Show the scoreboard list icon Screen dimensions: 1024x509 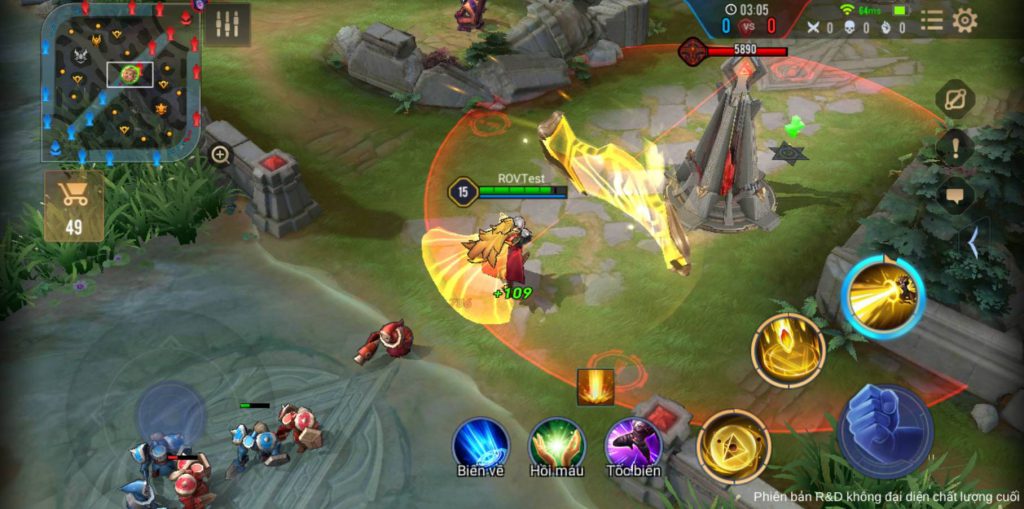931,20
